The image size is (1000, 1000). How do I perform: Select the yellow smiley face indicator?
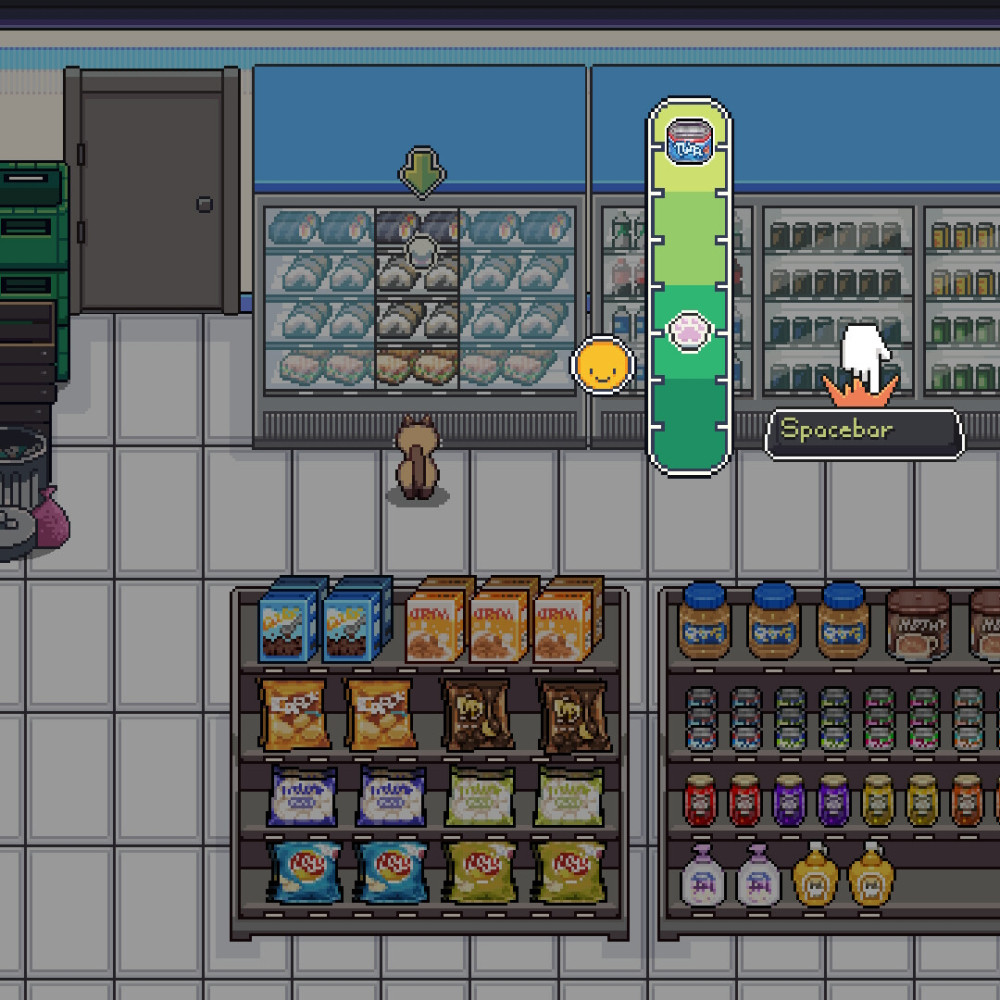click(602, 366)
